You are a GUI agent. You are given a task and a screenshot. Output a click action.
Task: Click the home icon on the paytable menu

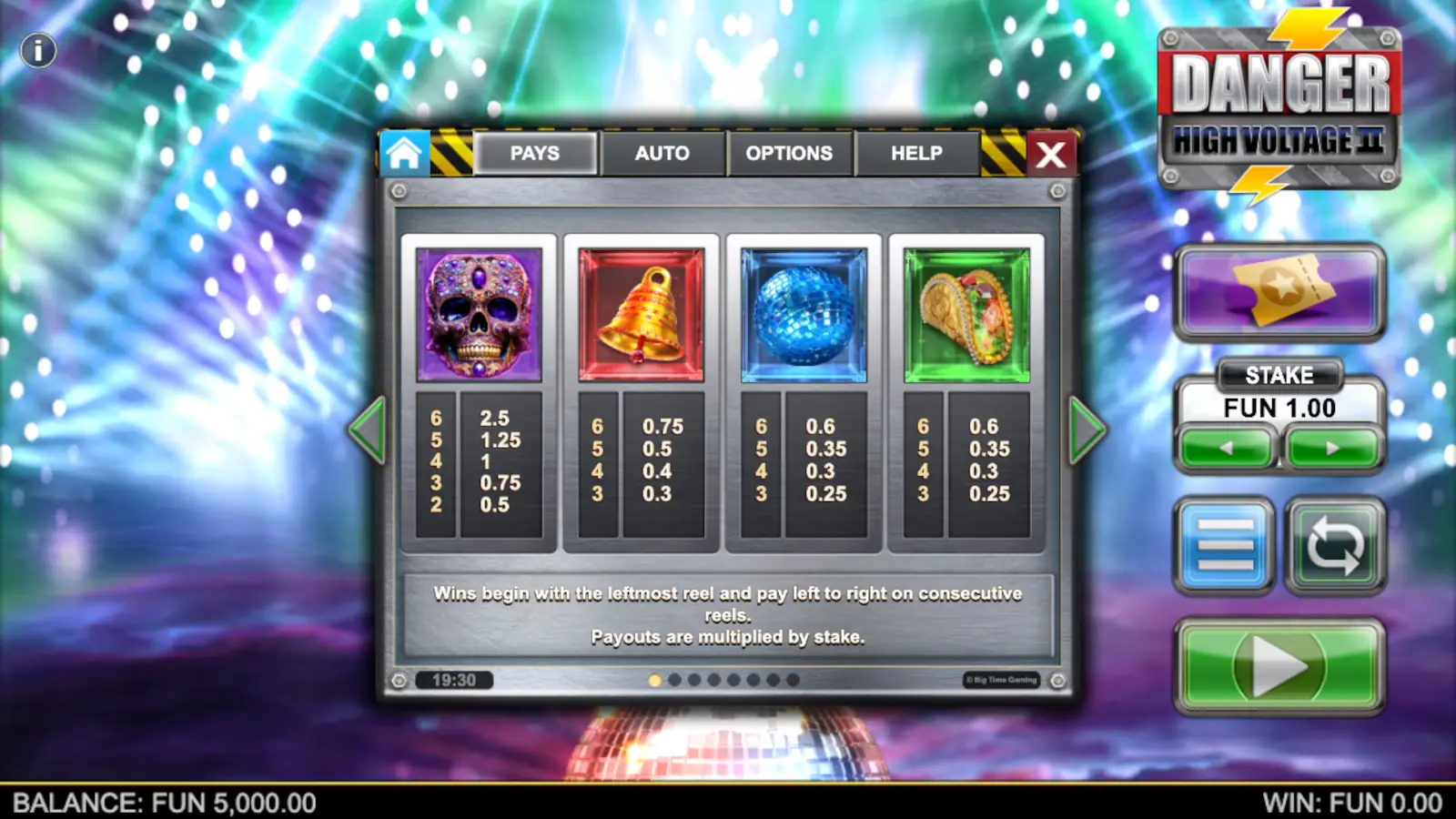point(403,152)
